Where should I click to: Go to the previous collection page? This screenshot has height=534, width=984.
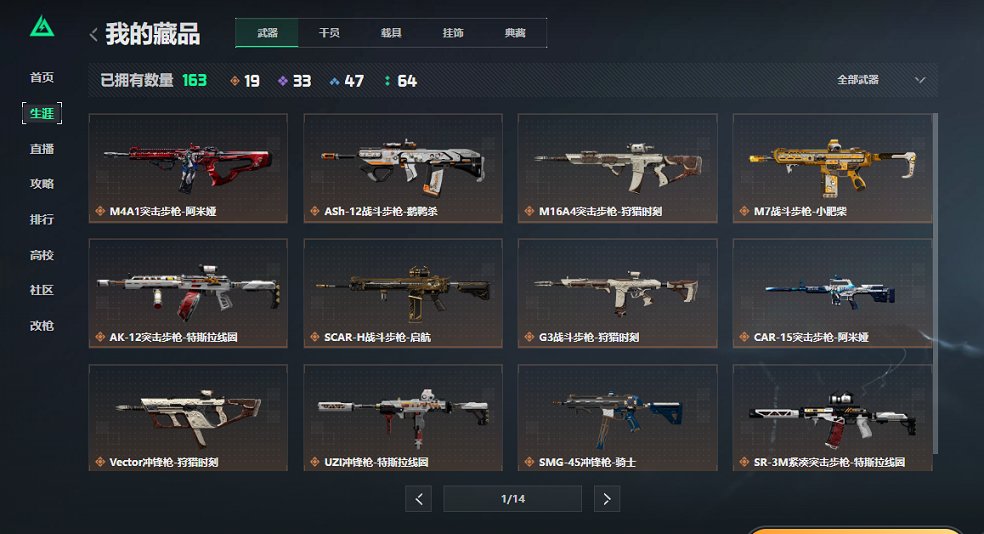coord(418,498)
